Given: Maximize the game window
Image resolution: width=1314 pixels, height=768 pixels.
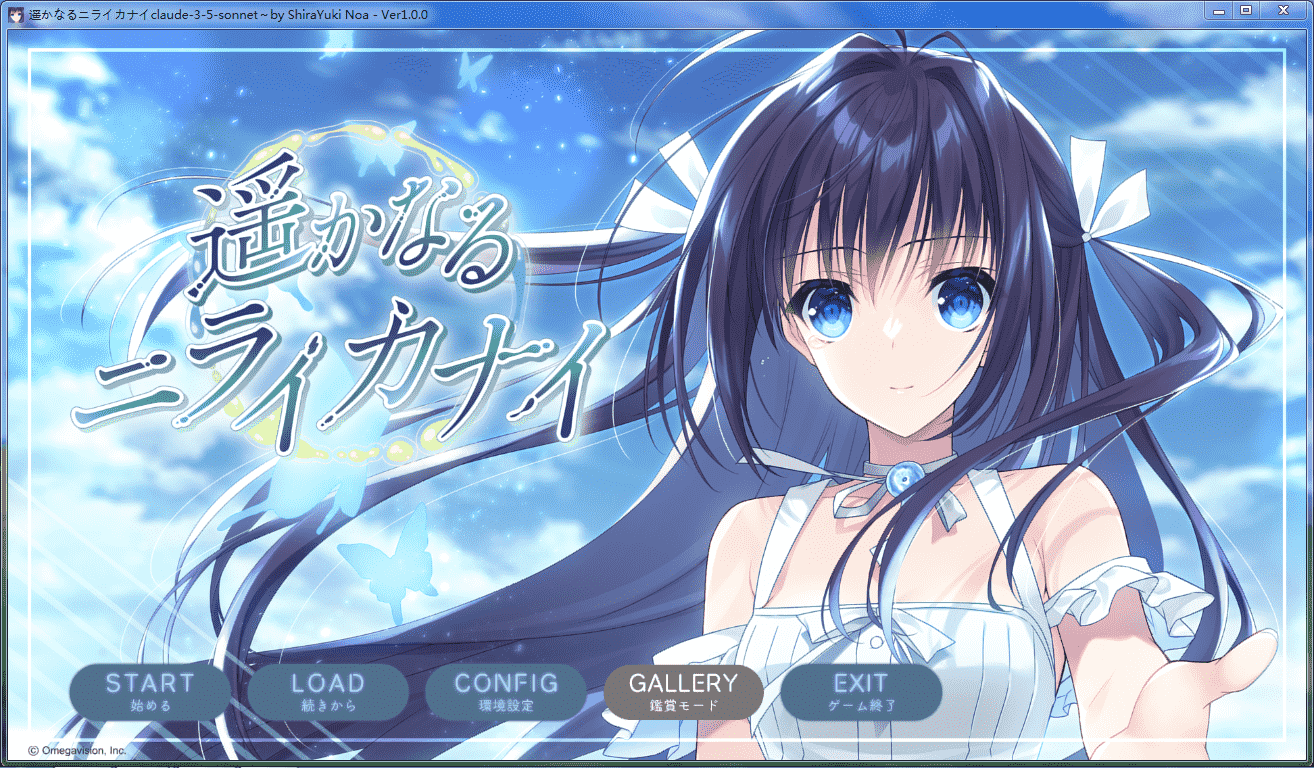Looking at the screenshot, I should click(1245, 10).
